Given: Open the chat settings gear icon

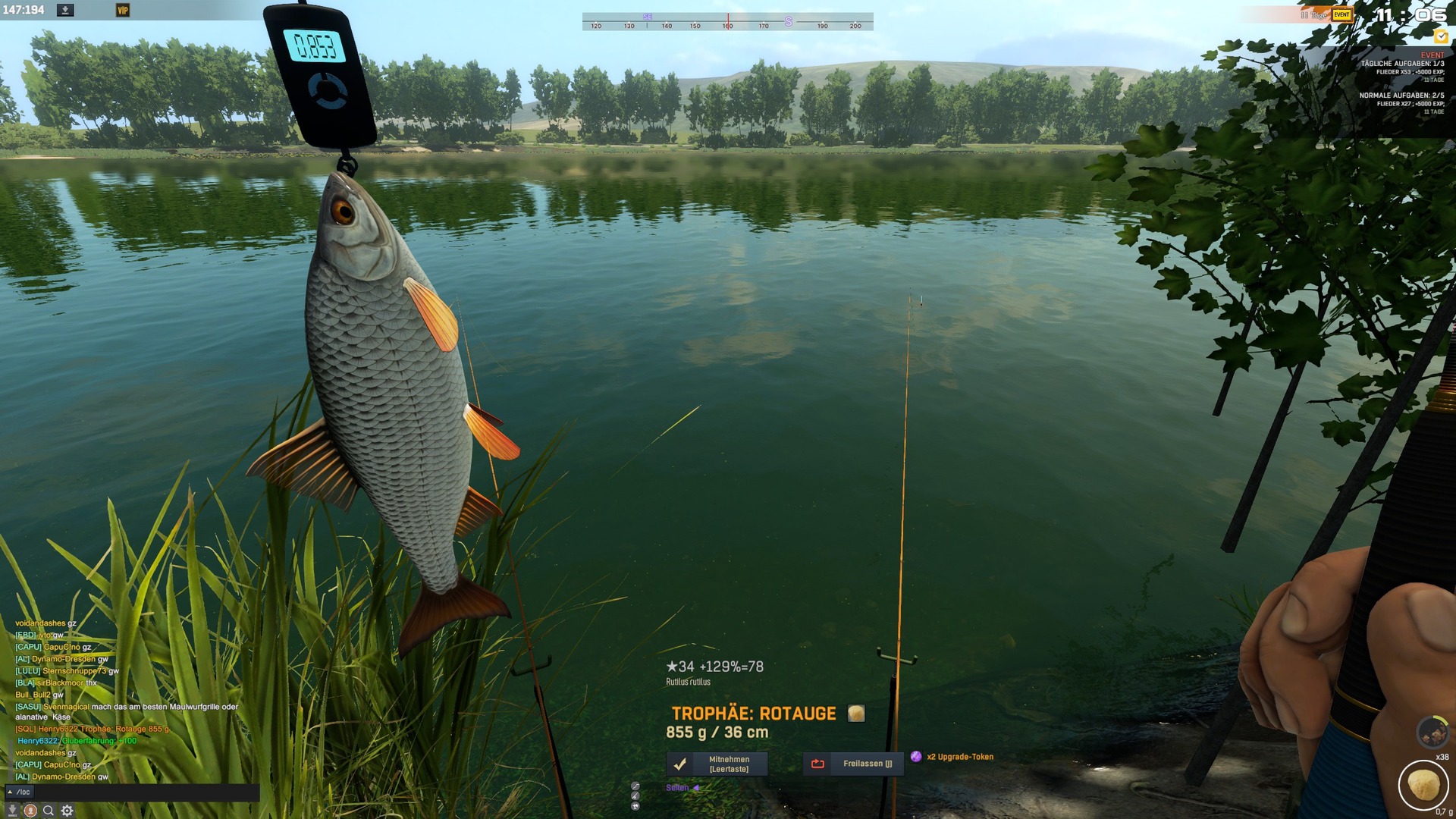Looking at the screenshot, I should click(67, 811).
